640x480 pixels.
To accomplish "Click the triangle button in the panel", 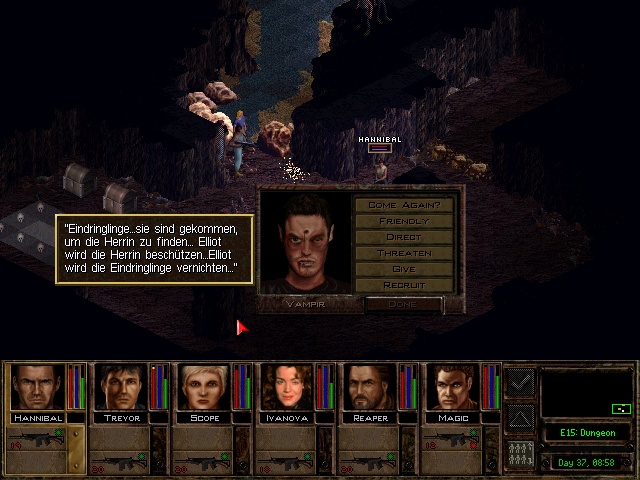I will pyautogui.click(x=520, y=417).
